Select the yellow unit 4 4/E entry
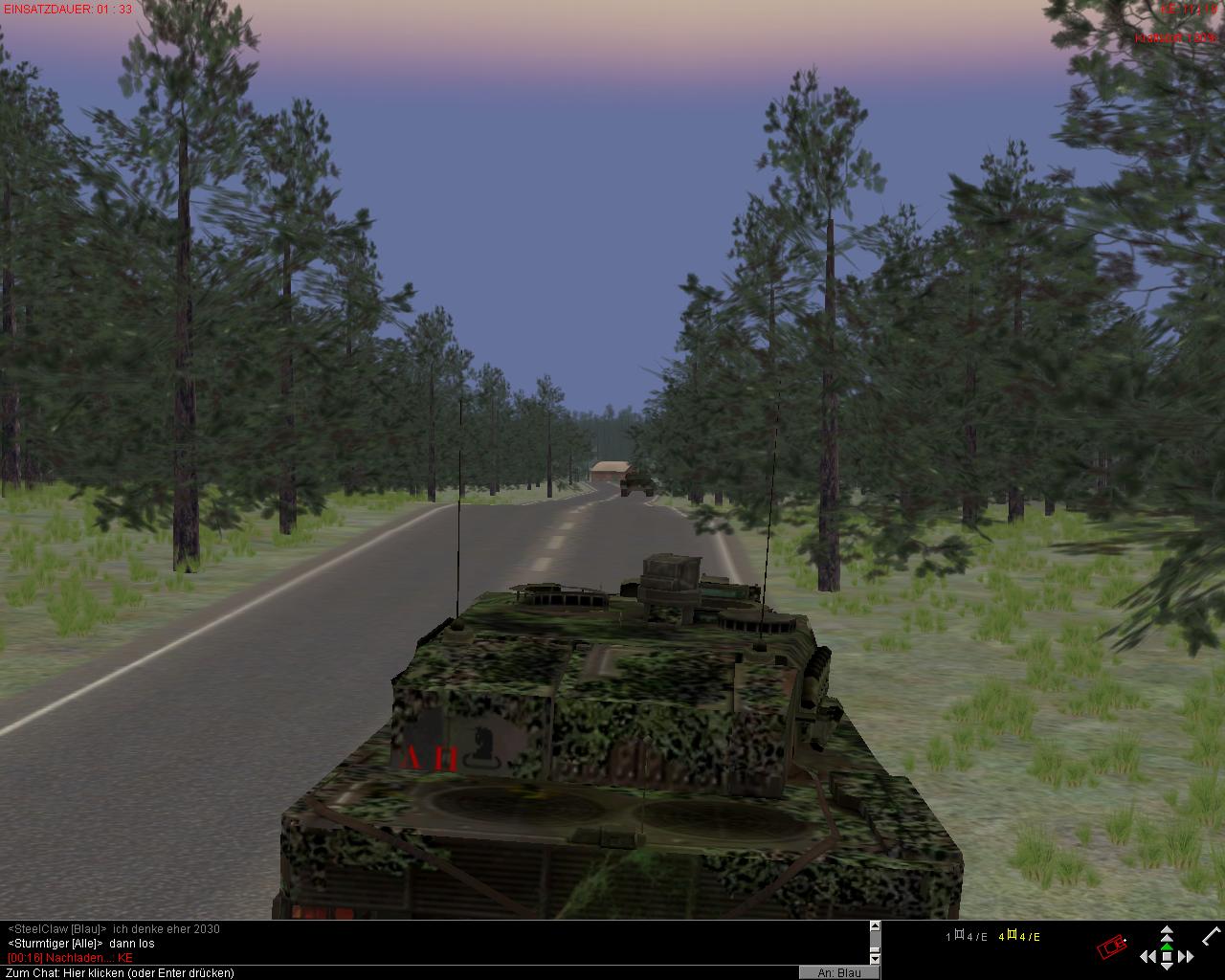This screenshot has height=980, width=1225. point(1018,937)
